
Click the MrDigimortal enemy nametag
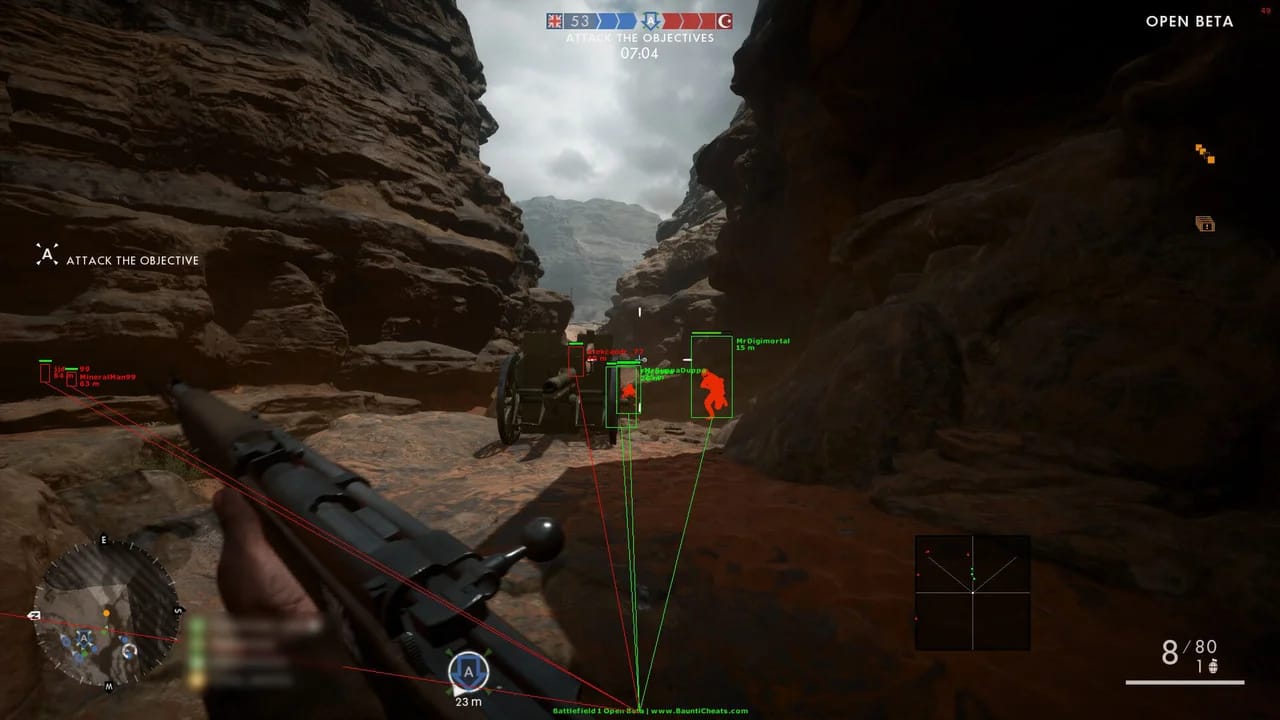(x=762, y=340)
